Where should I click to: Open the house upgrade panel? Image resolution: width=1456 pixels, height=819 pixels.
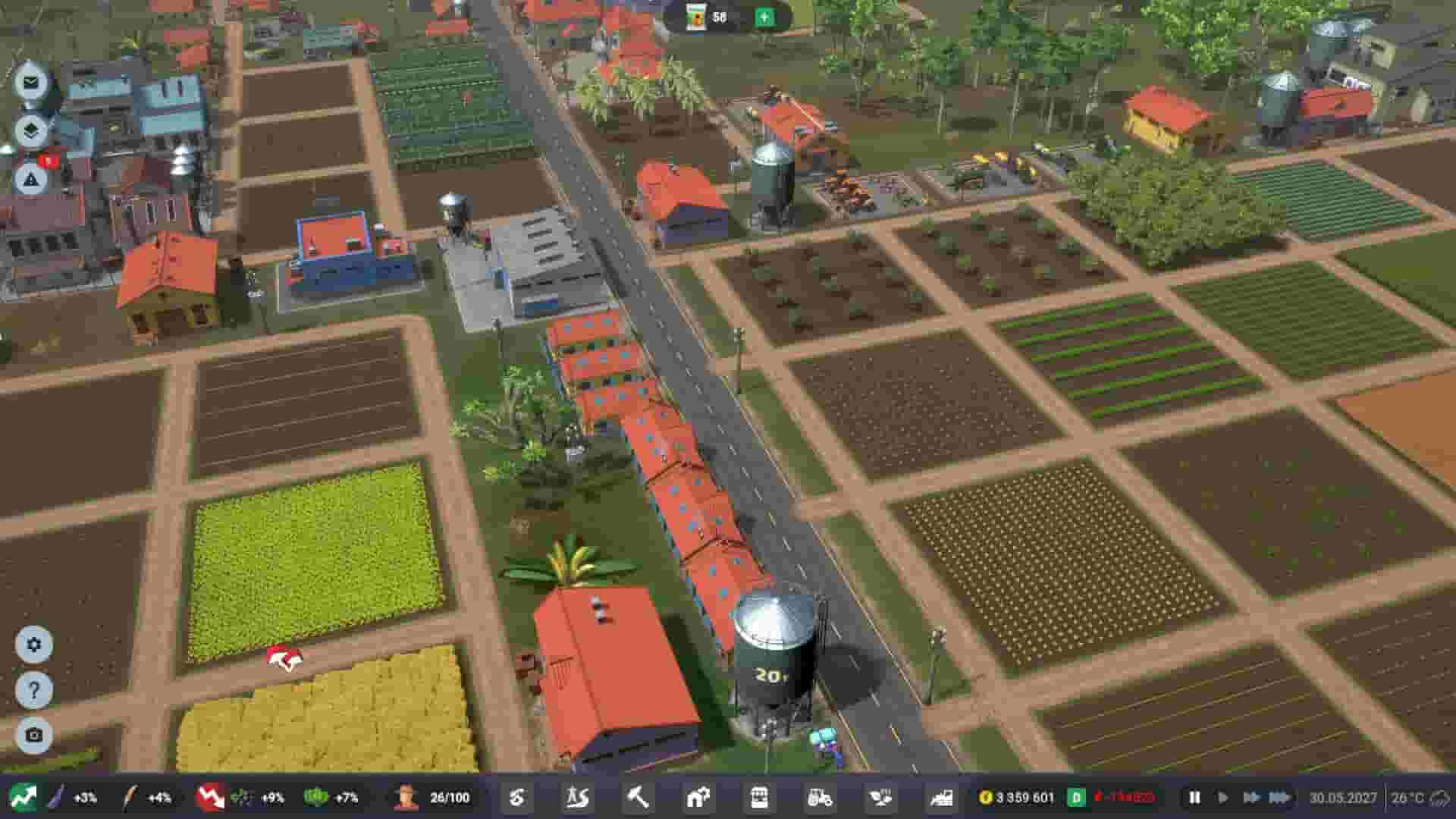pos(696,797)
